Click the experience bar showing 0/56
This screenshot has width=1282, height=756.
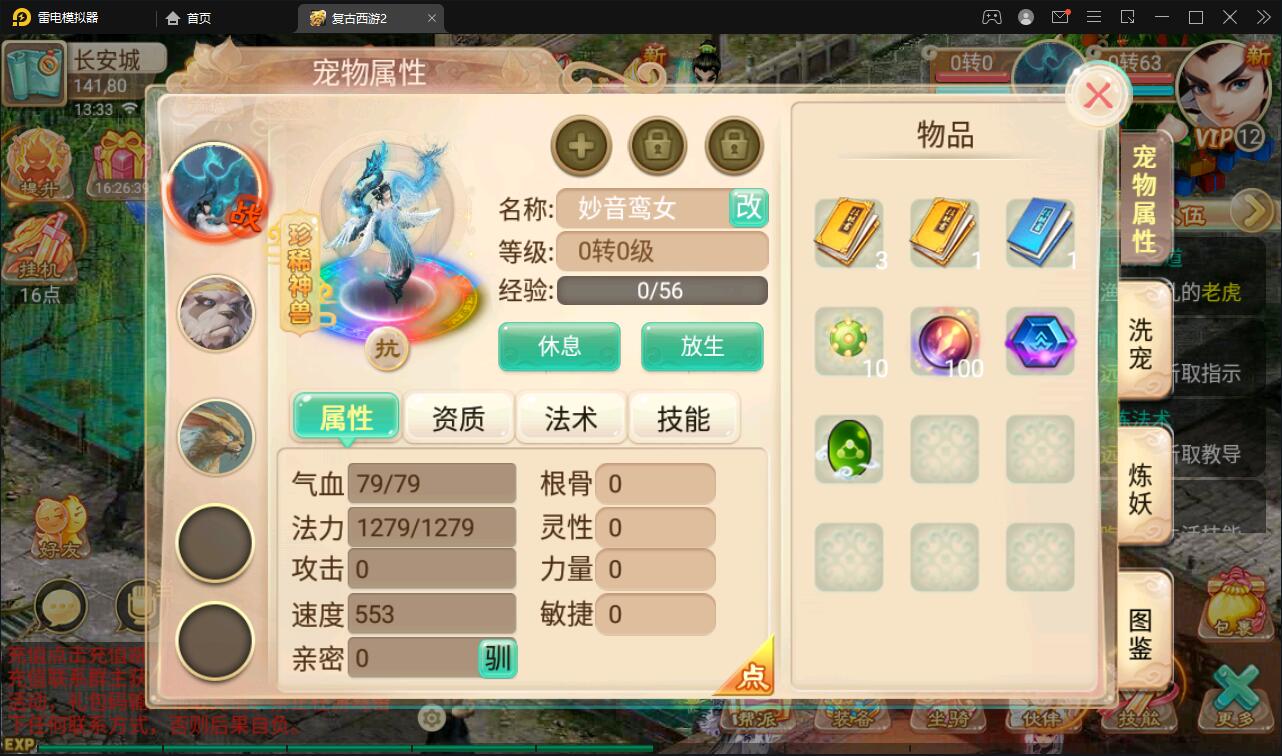(x=661, y=290)
